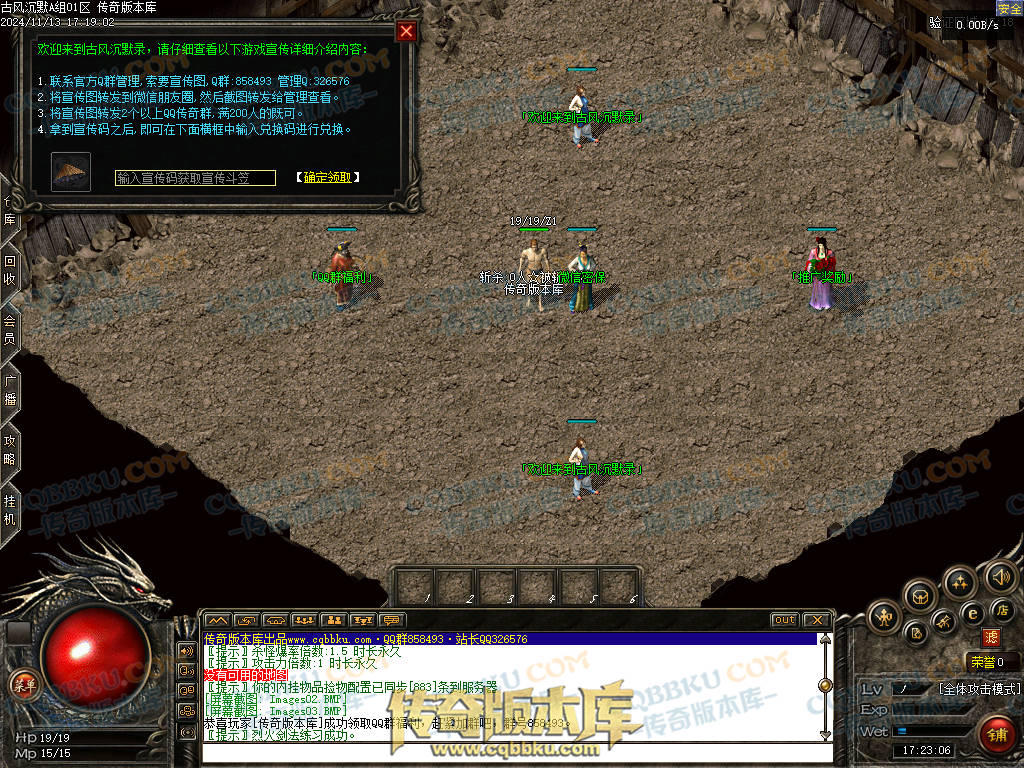
Task: Confirm claim with 确定领取 button
Action: 327,178
